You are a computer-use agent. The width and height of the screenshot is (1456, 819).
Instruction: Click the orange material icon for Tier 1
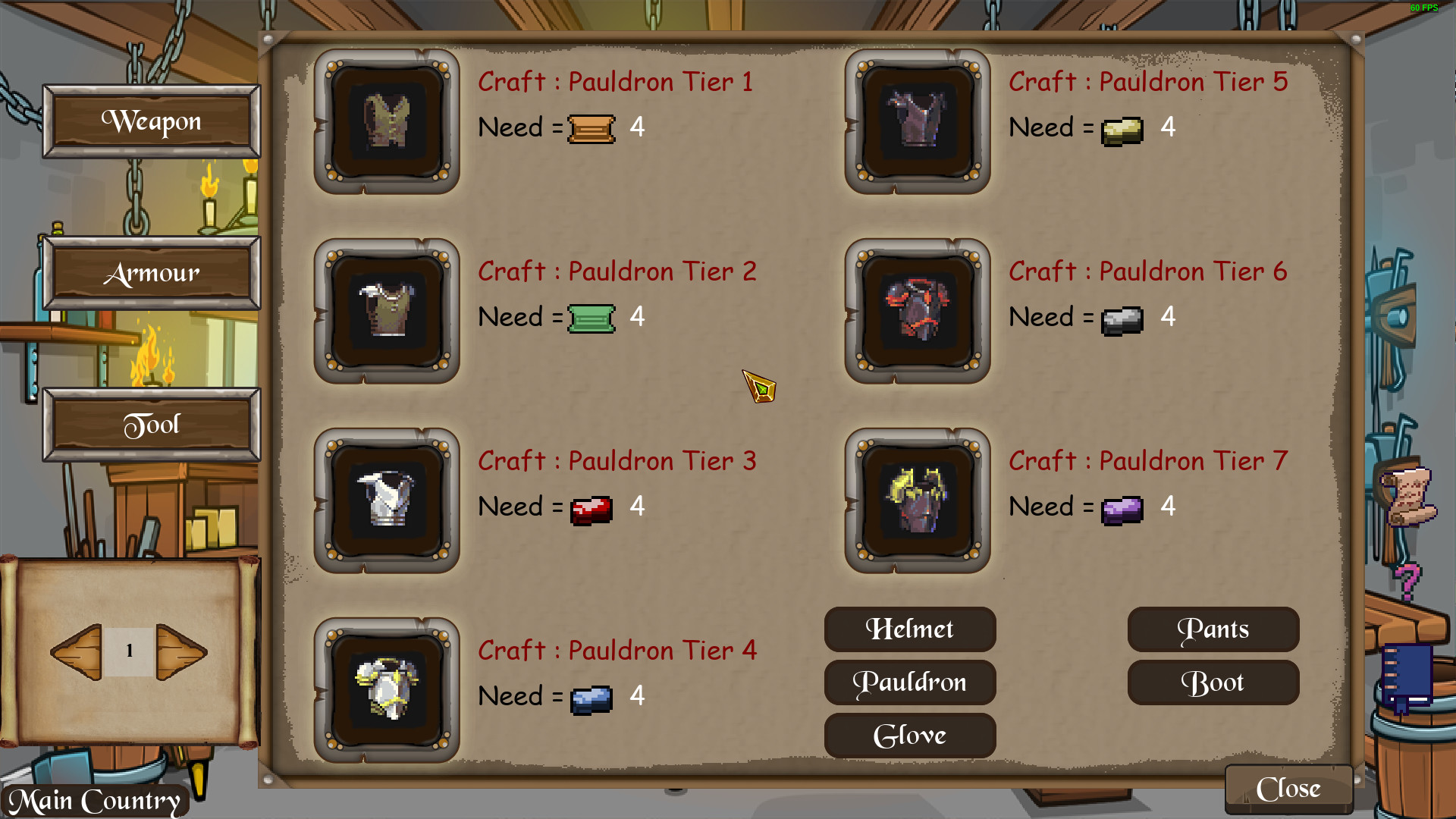click(x=591, y=127)
